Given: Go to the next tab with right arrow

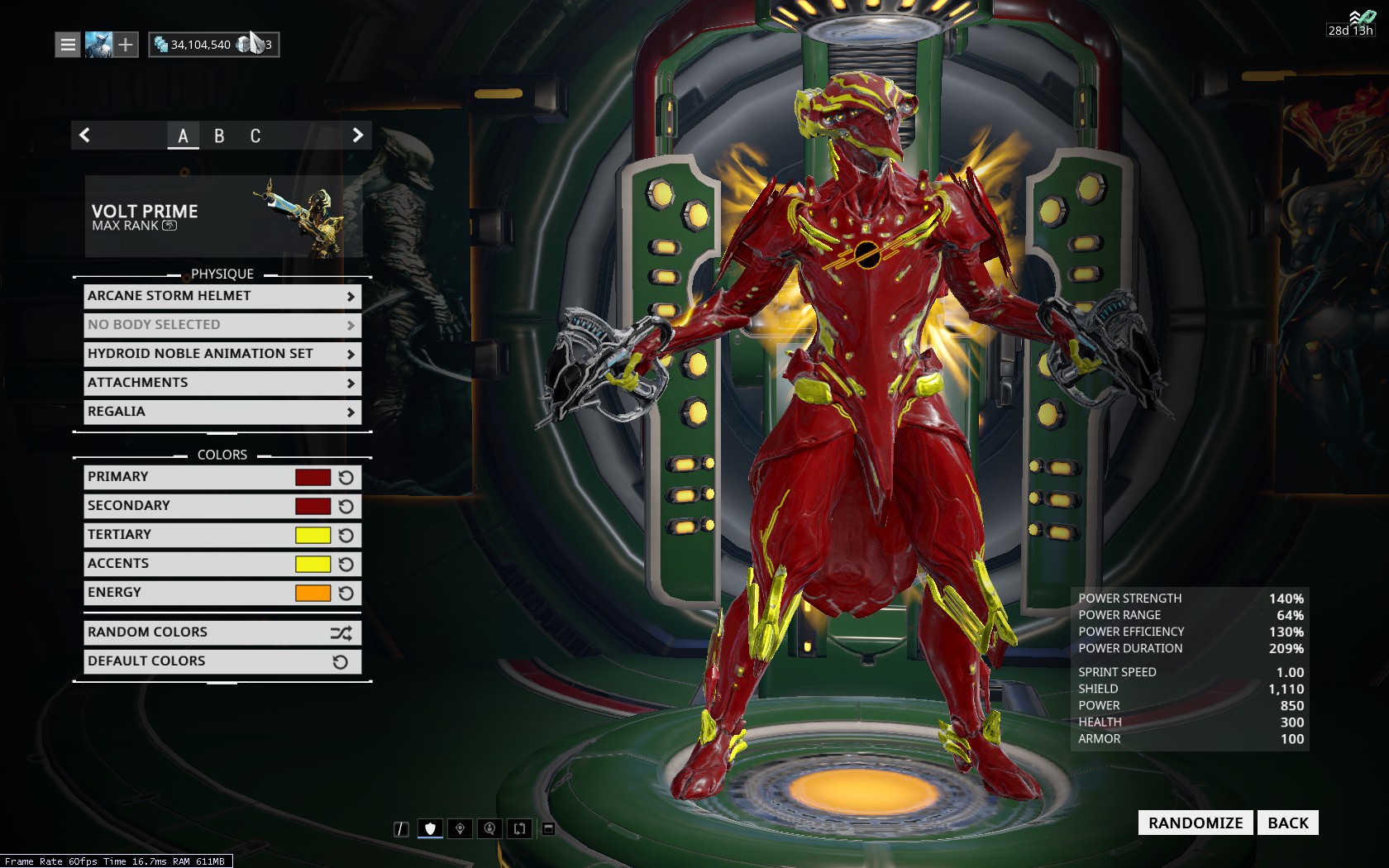Looking at the screenshot, I should [x=357, y=136].
